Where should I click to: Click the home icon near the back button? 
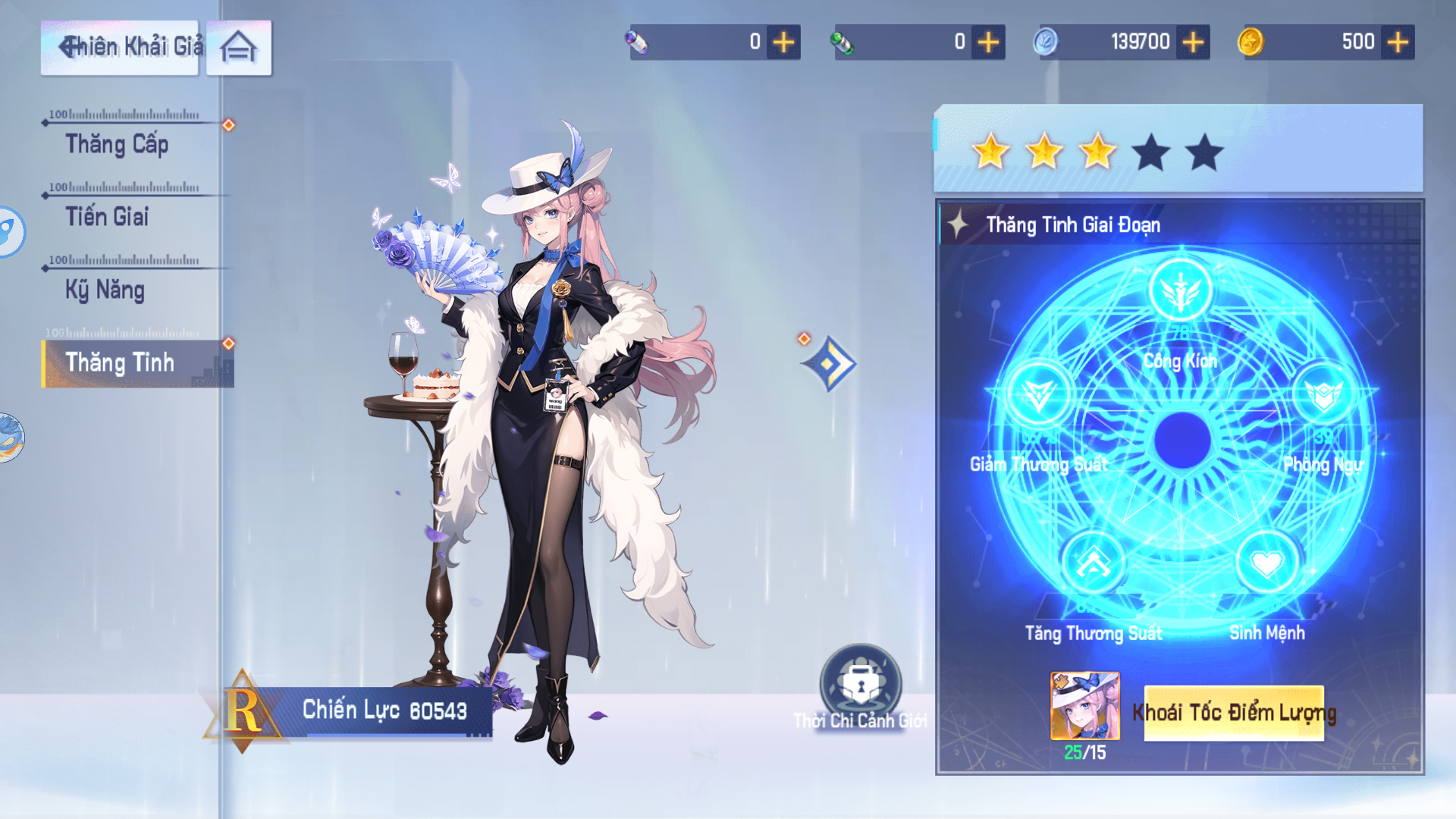238,45
